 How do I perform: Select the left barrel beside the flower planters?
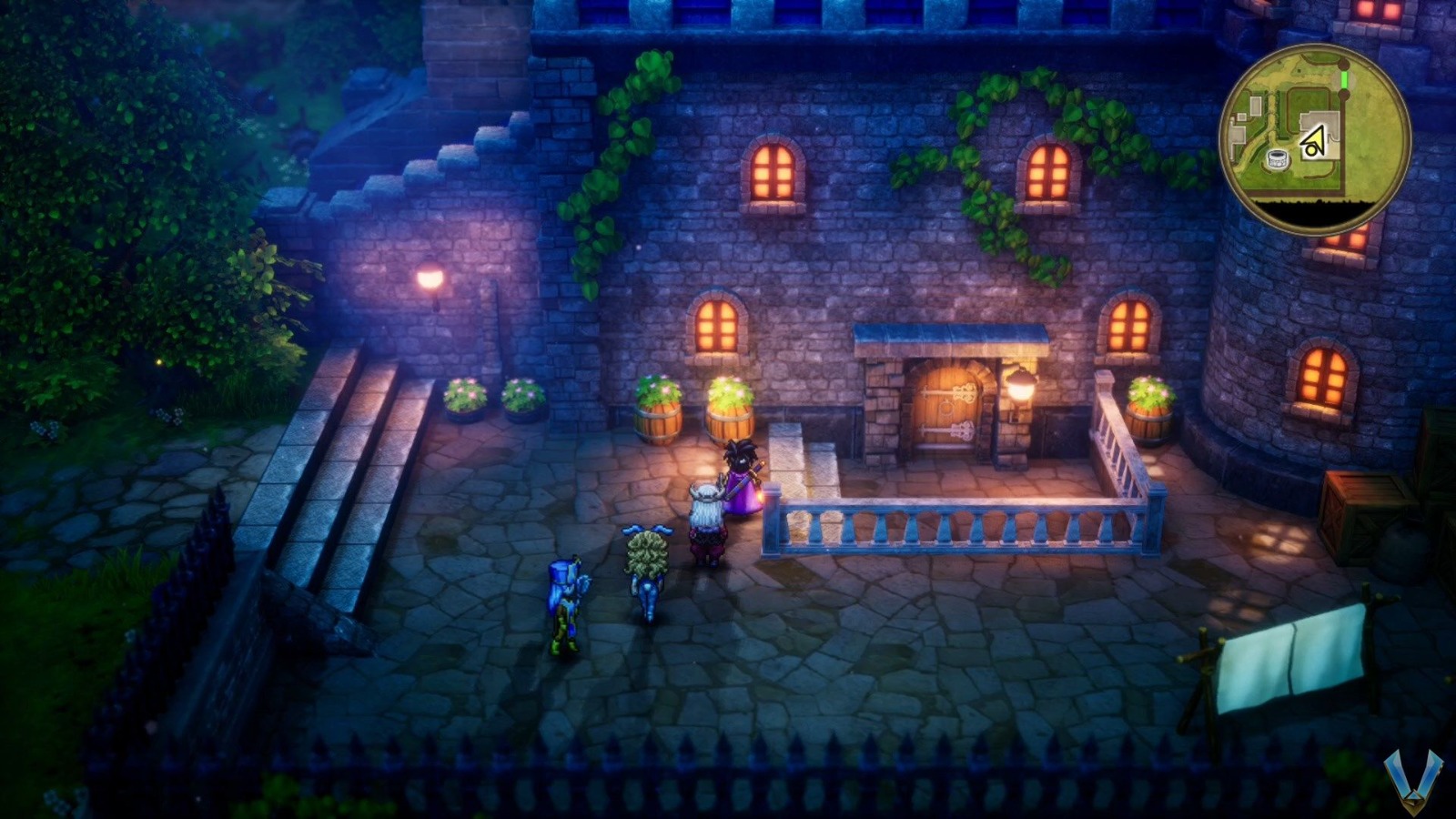tap(658, 419)
